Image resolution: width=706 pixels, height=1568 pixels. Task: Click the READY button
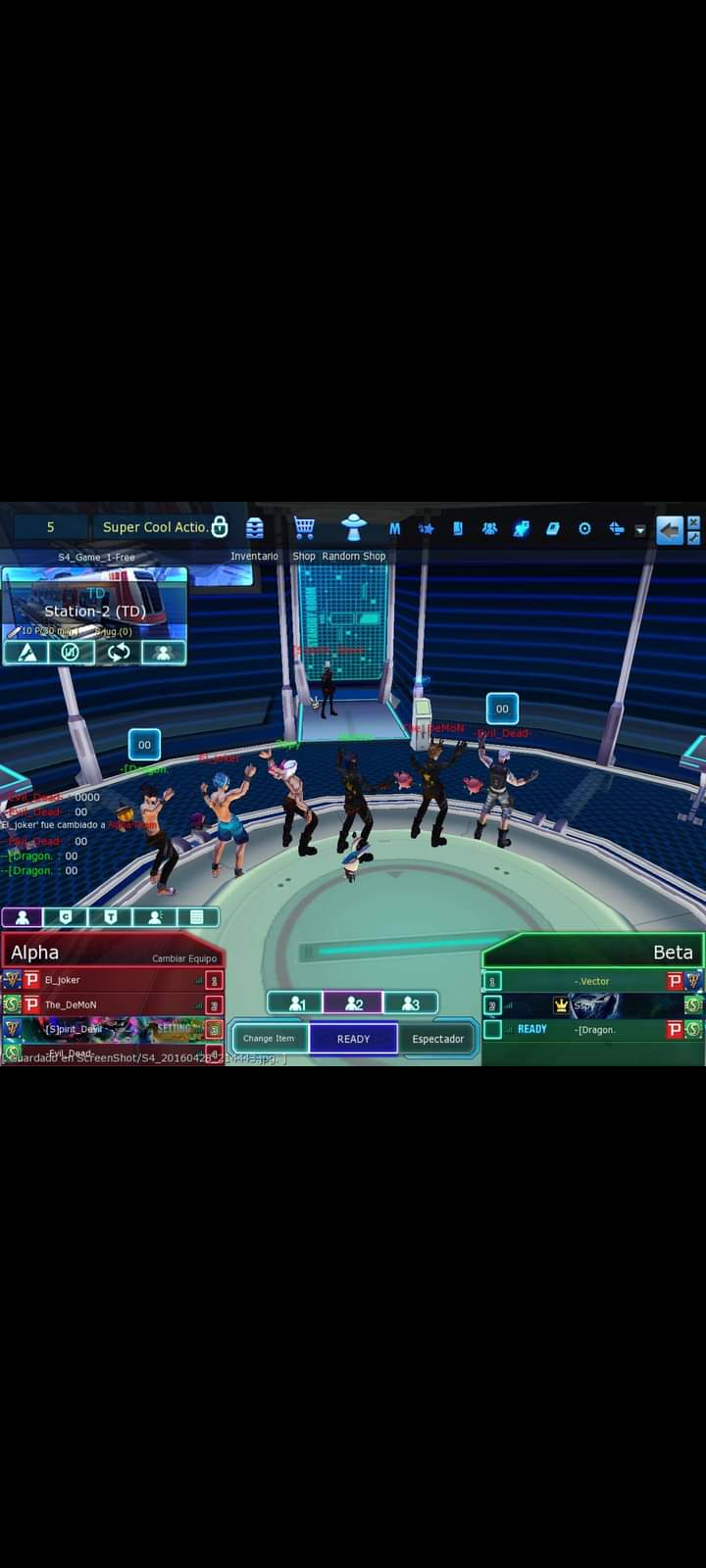point(353,1039)
